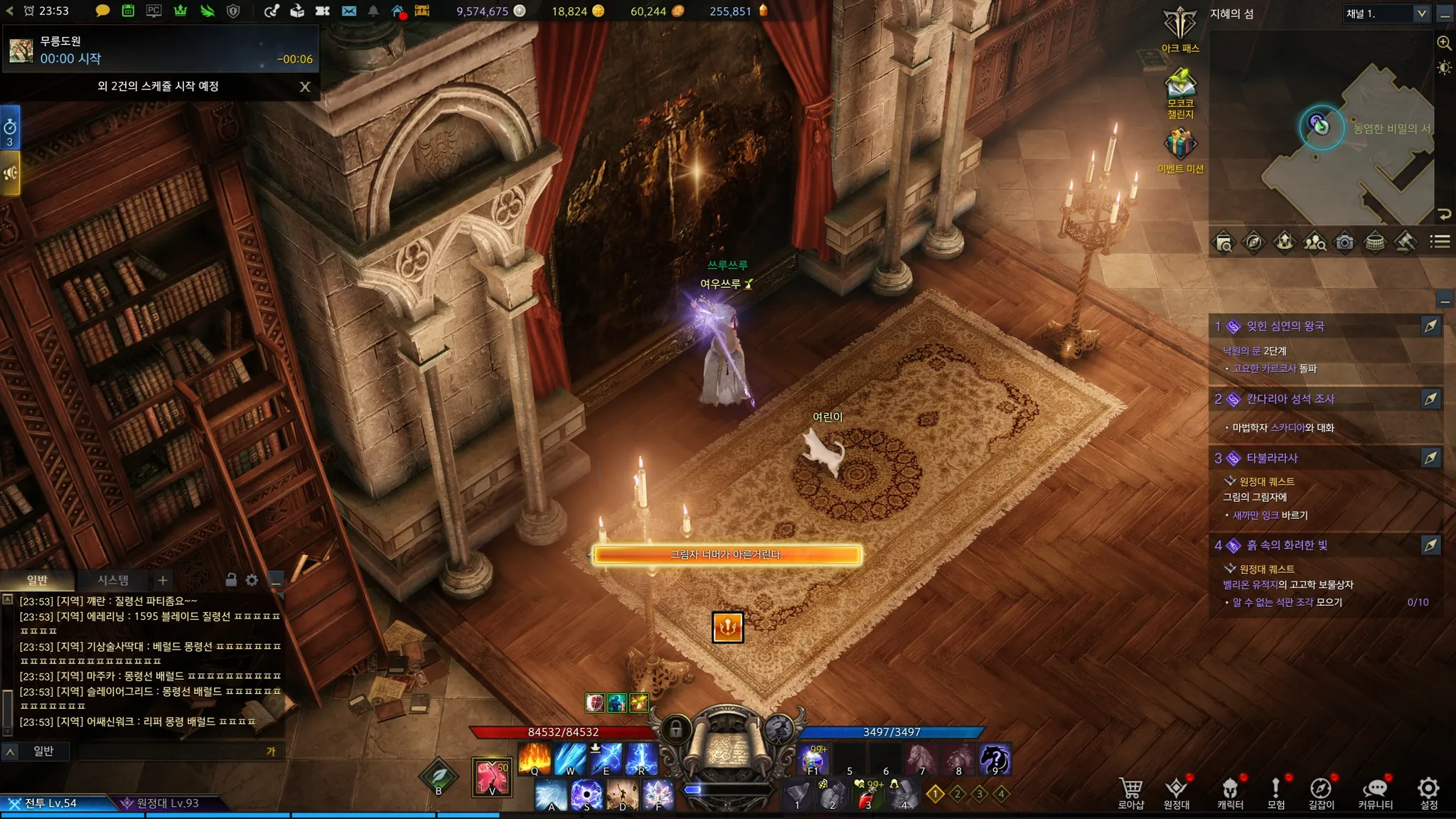The image size is (1456, 819).
Task: Zoom in the minimap
Action: tap(1444, 43)
